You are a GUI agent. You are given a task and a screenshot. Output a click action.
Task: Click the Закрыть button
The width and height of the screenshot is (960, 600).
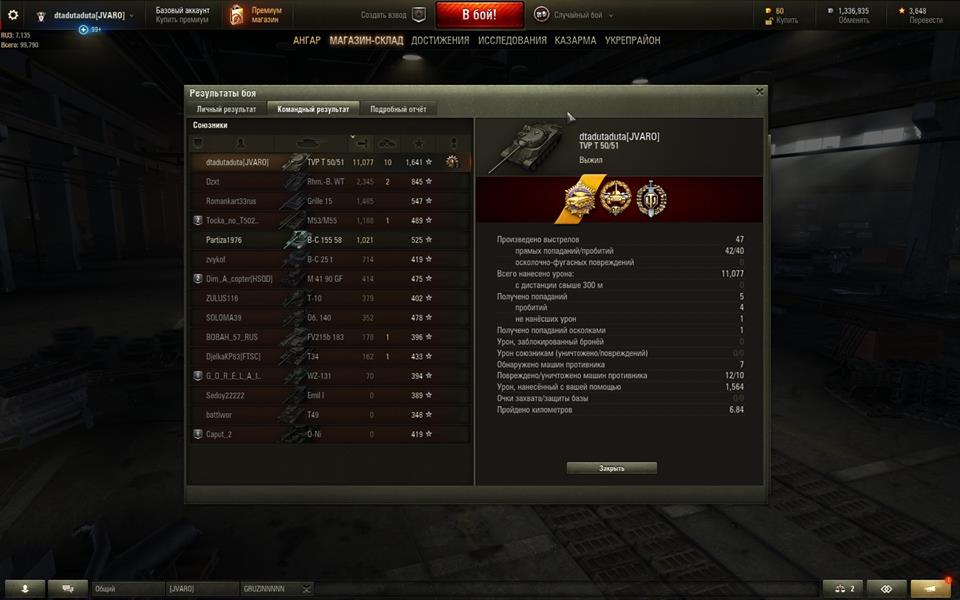tap(611, 468)
